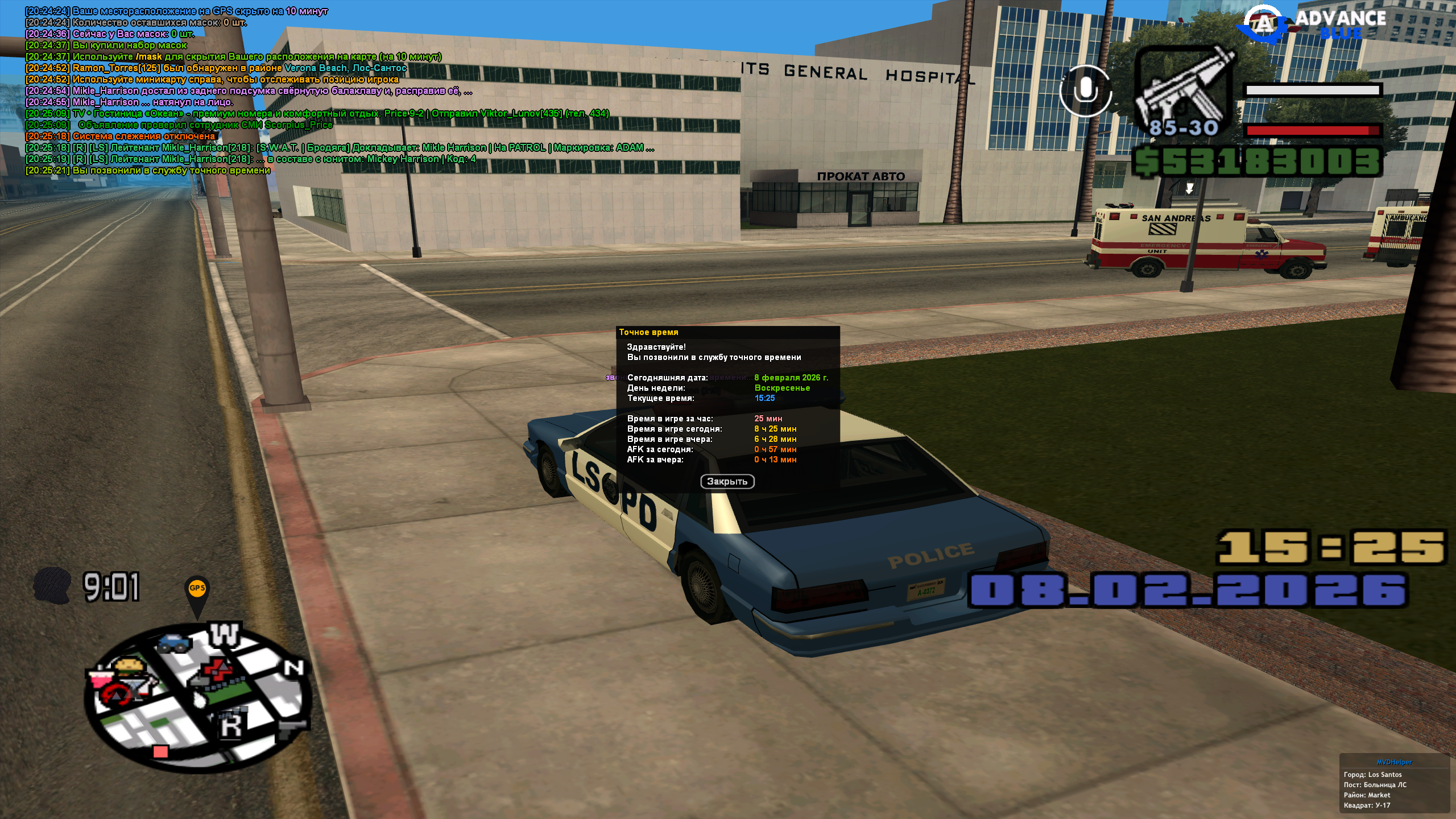Select the blue car marker on minimap
The width and height of the screenshot is (1456, 819).
(173, 643)
